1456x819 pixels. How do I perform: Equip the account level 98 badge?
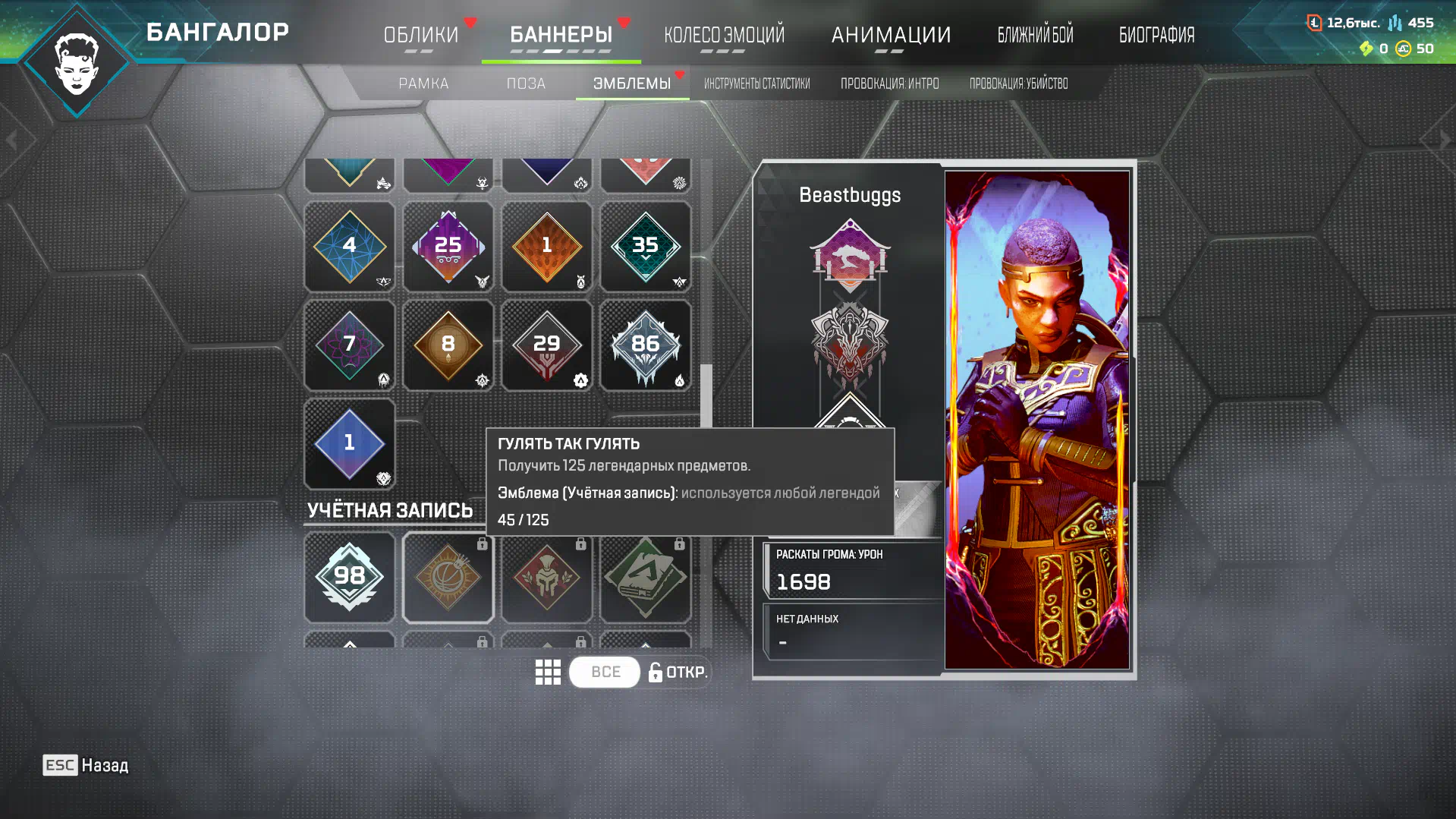(349, 577)
